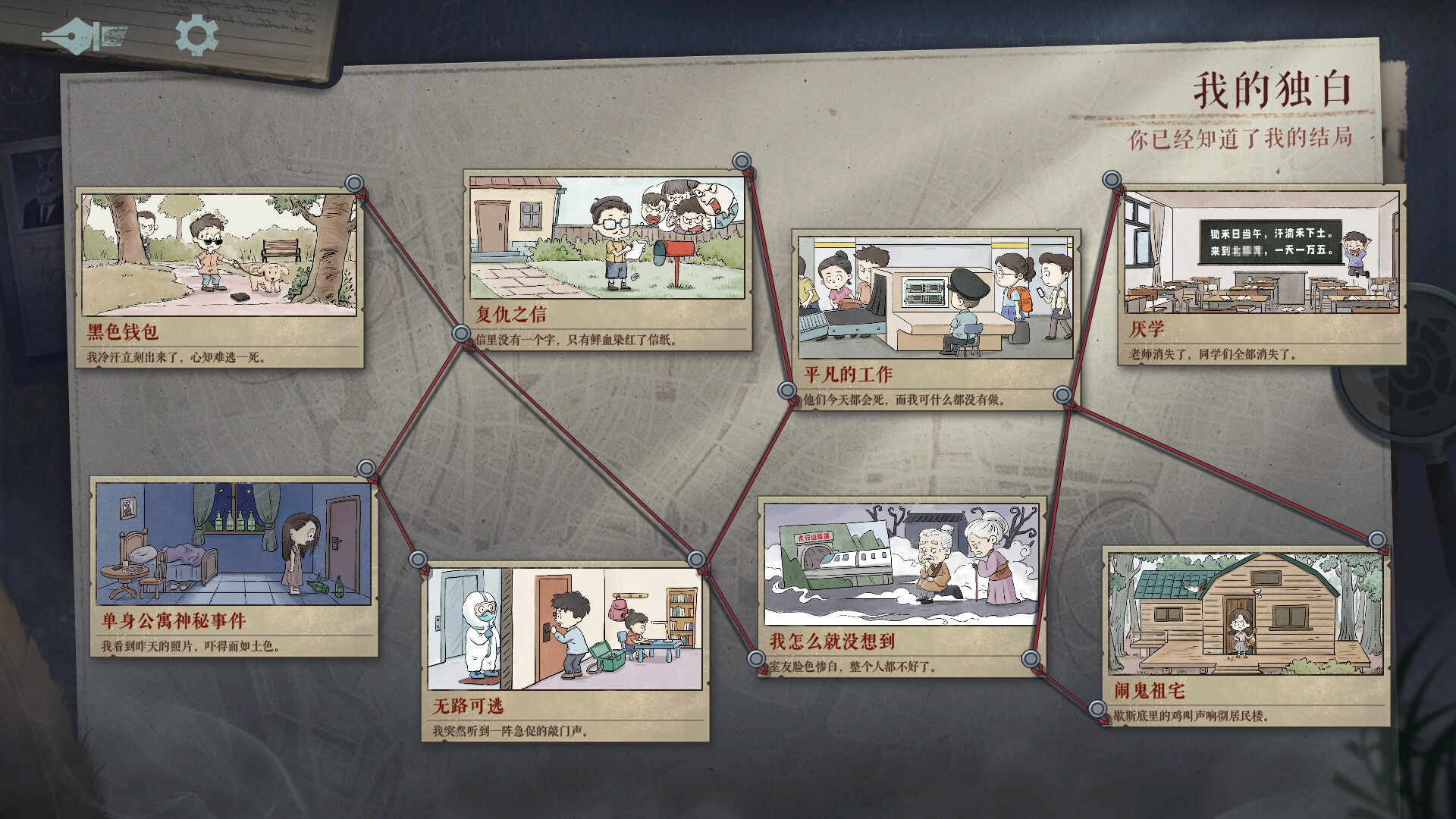
Task: Open the settings gear icon
Action: 196,34
